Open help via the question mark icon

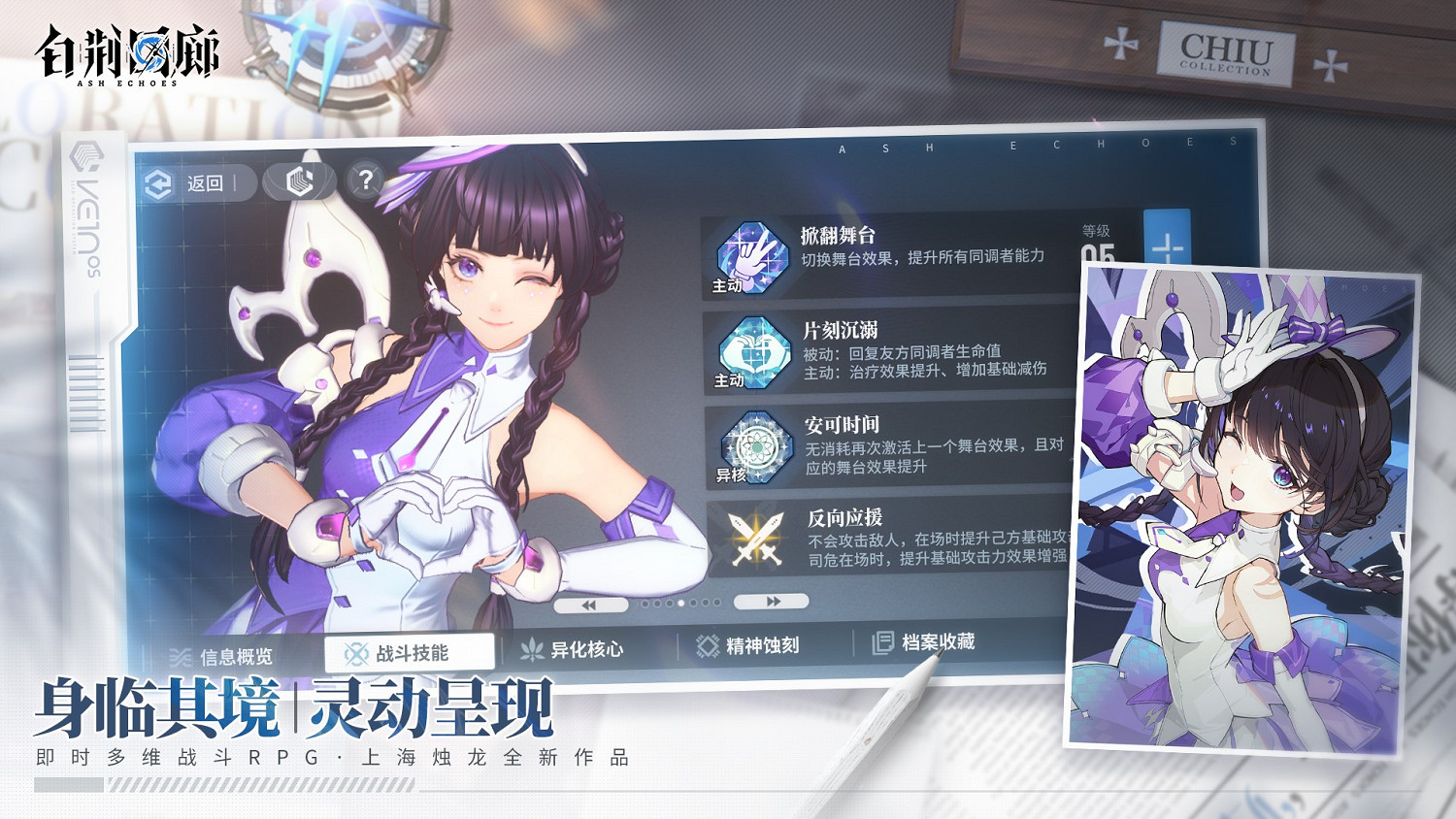click(366, 179)
